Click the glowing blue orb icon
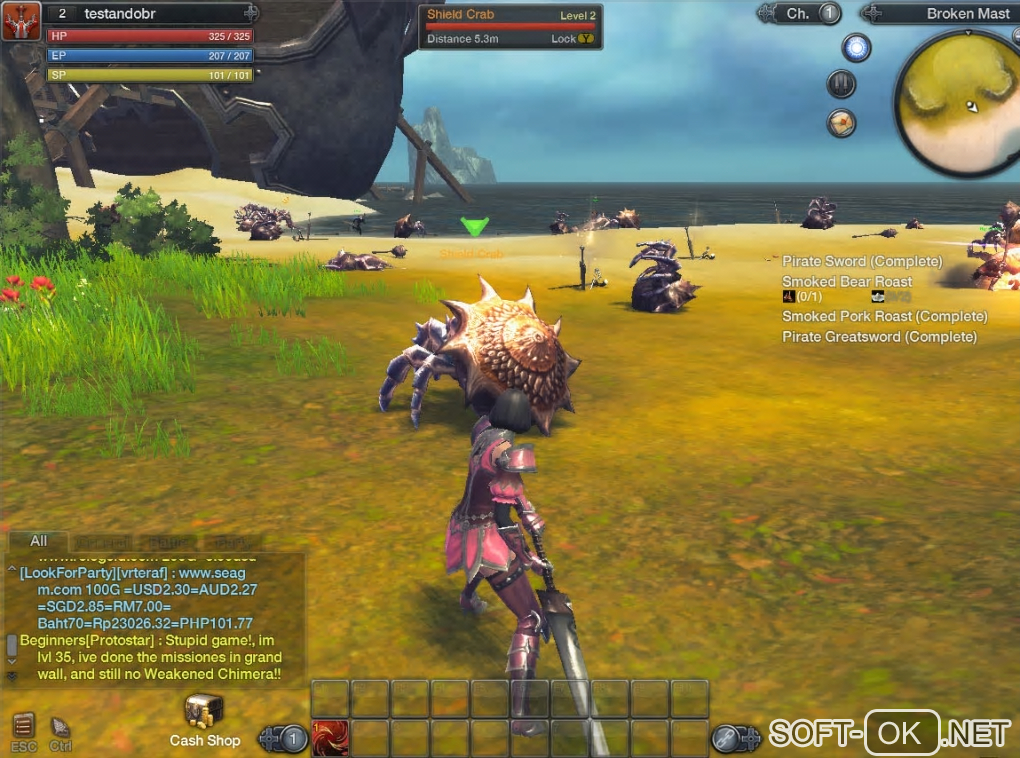Screen dimensions: 1020x758 (x=855, y=47)
